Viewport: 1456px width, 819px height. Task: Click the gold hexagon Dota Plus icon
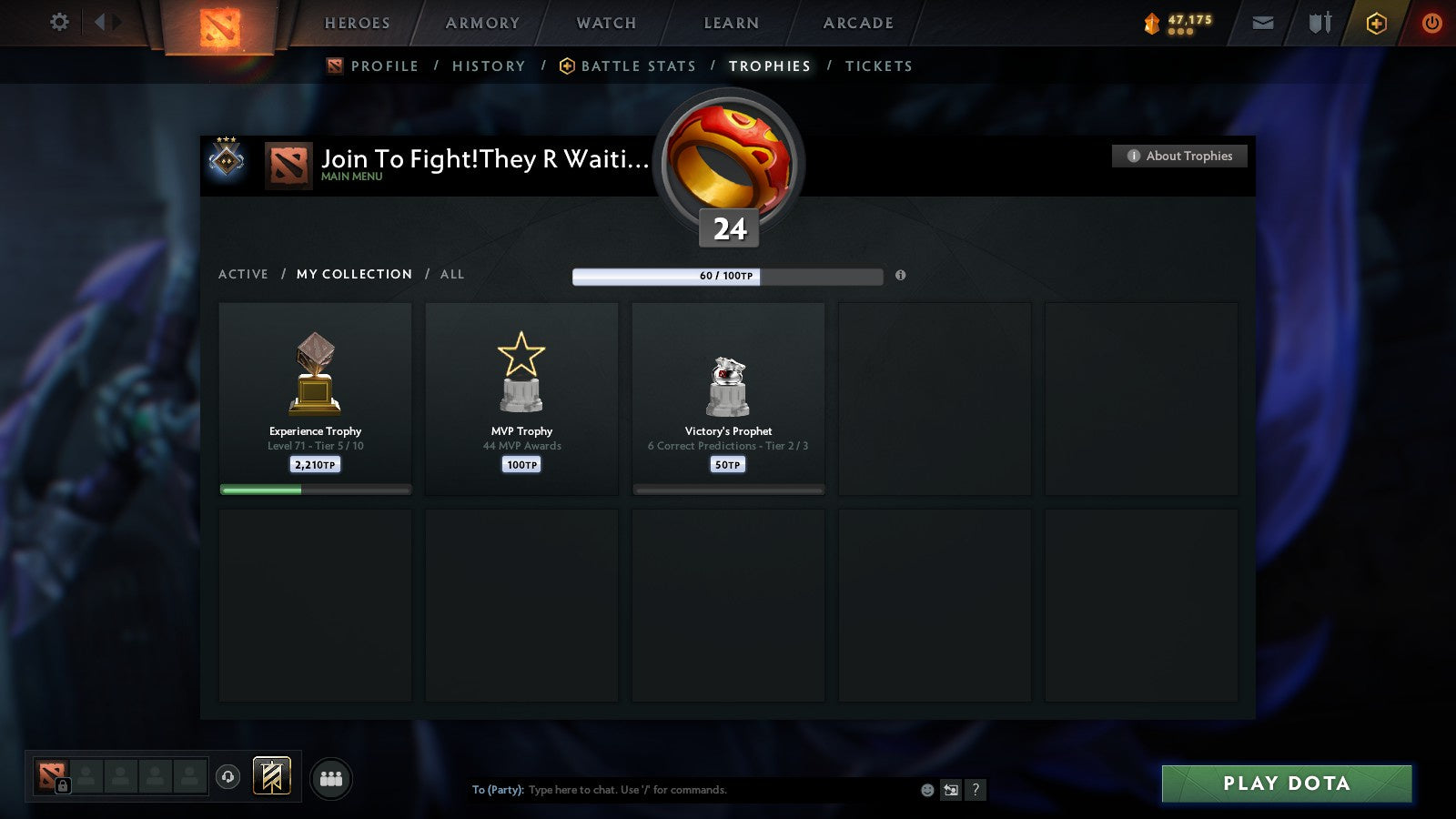click(x=1377, y=24)
